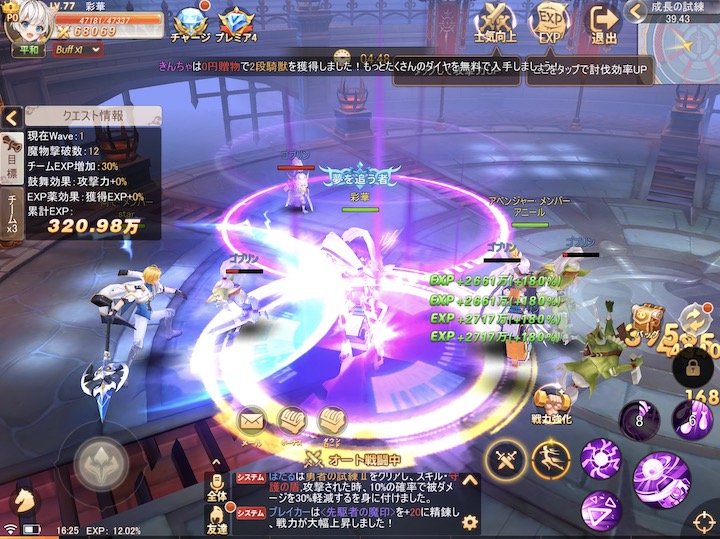Open chat settings gear

click(469, 520)
